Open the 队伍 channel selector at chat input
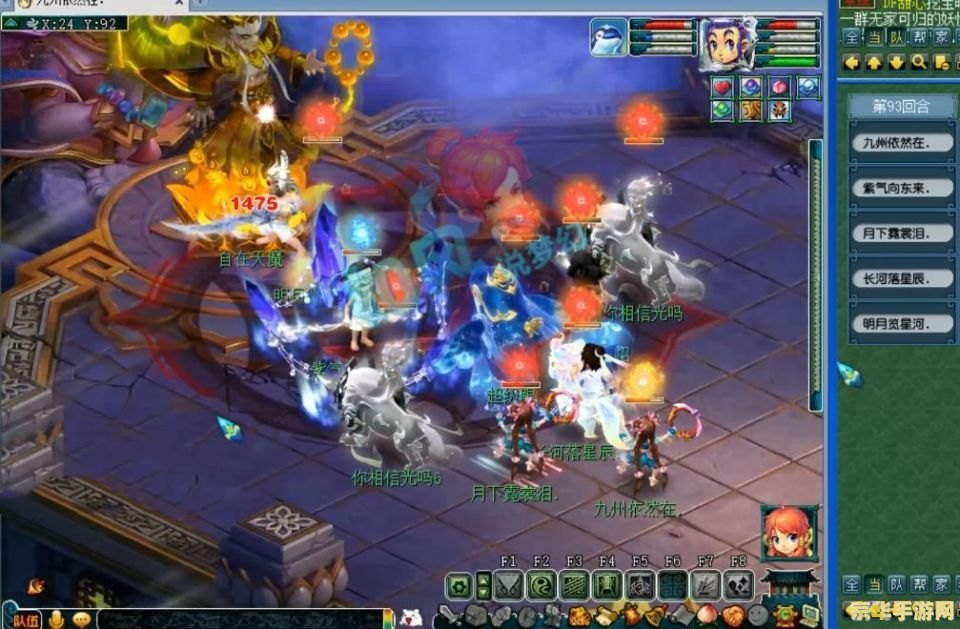 click(27, 620)
